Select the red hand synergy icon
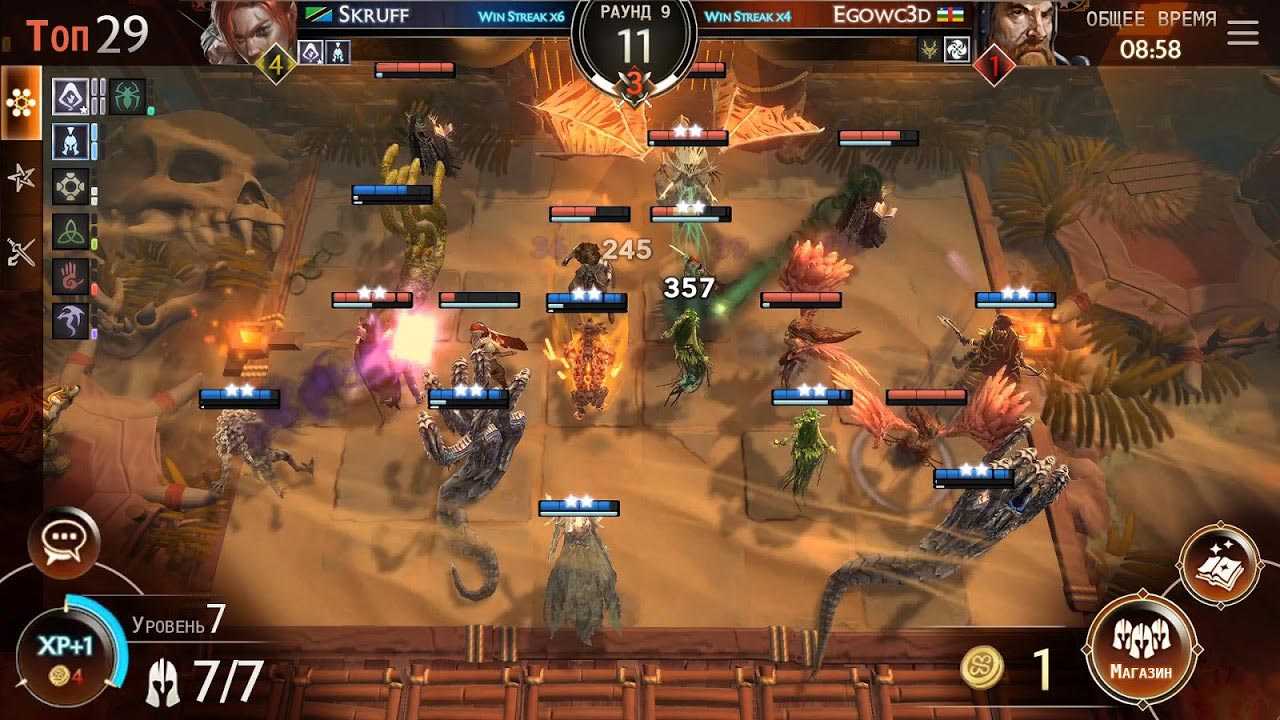Image resolution: width=1280 pixels, height=720 pixels. pos(70,277)
